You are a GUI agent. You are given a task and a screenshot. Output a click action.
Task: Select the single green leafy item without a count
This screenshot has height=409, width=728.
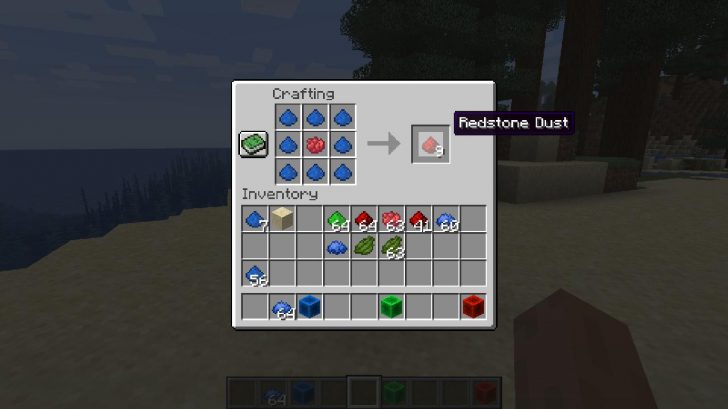[364, 246]
